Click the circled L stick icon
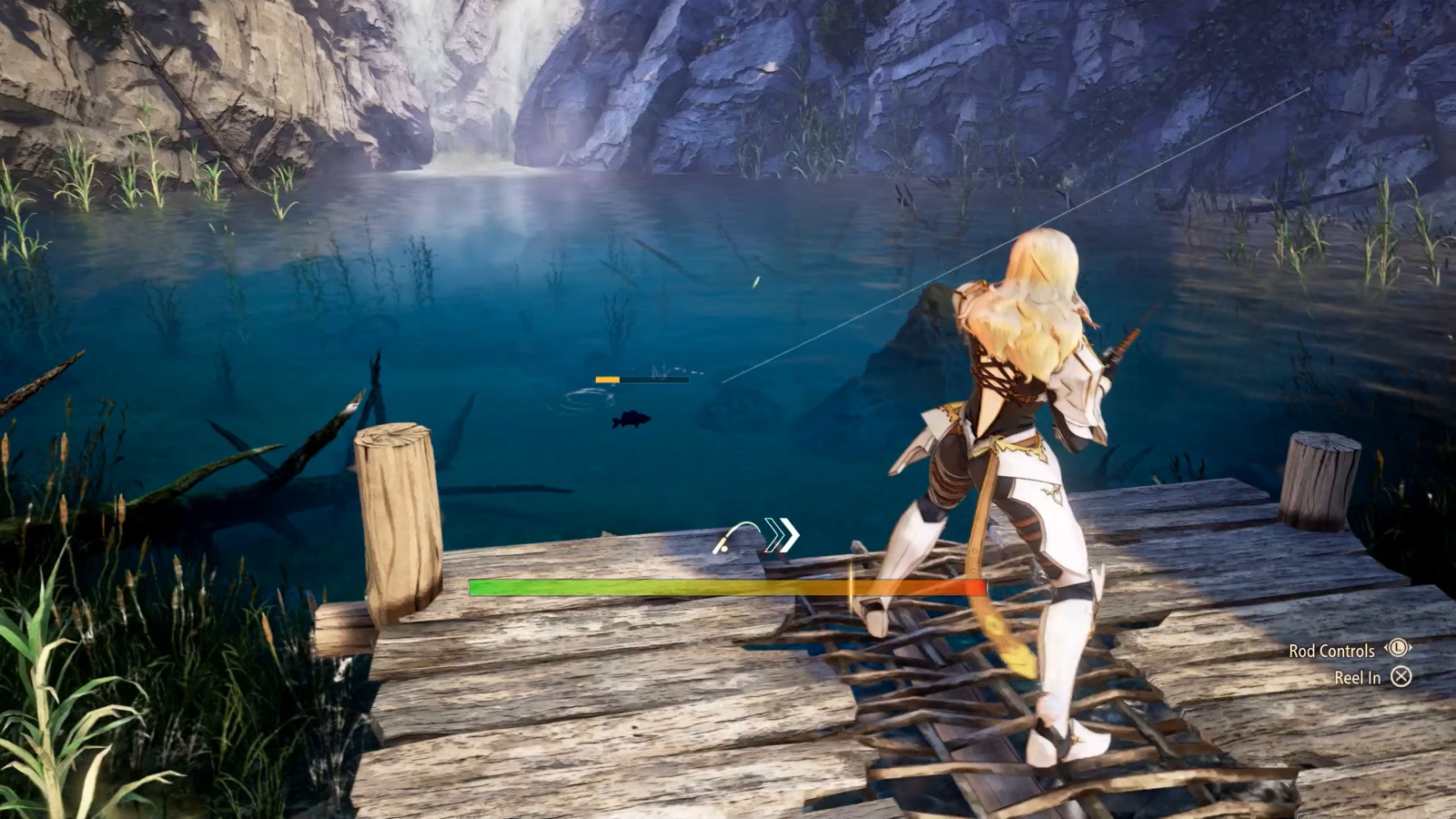Viewport: 1456px width, 819px height. pos(1398,648)
